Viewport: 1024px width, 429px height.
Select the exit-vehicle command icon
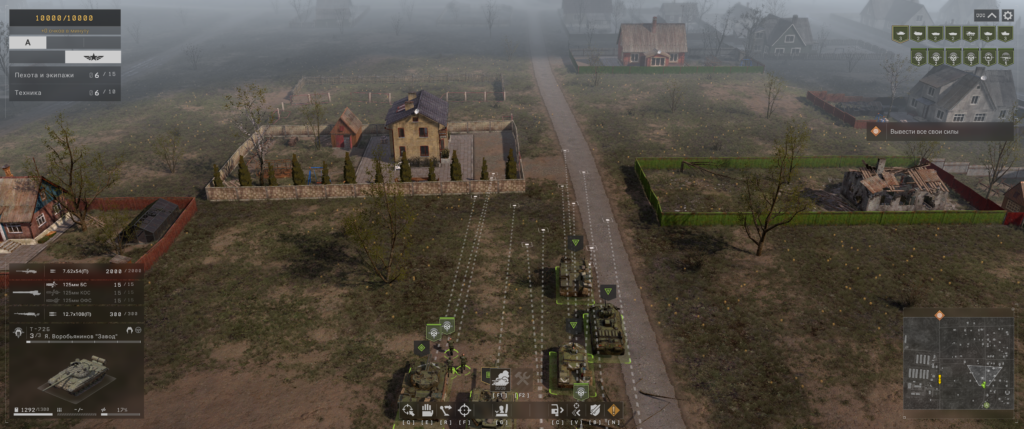557,410
